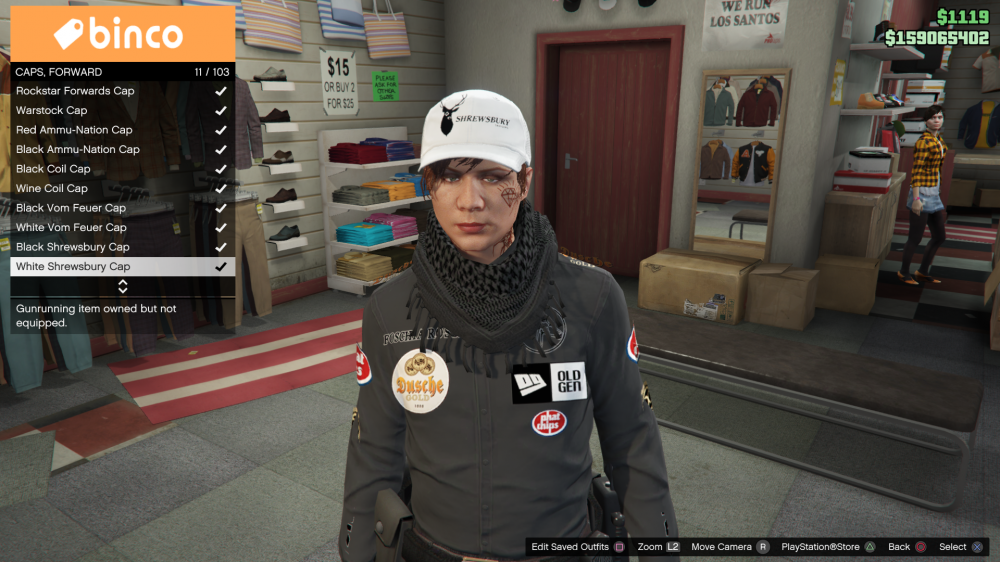Screen dimensions: 1000x562
Task: Choose the Black Coil Cap
Action: point(120,169)
